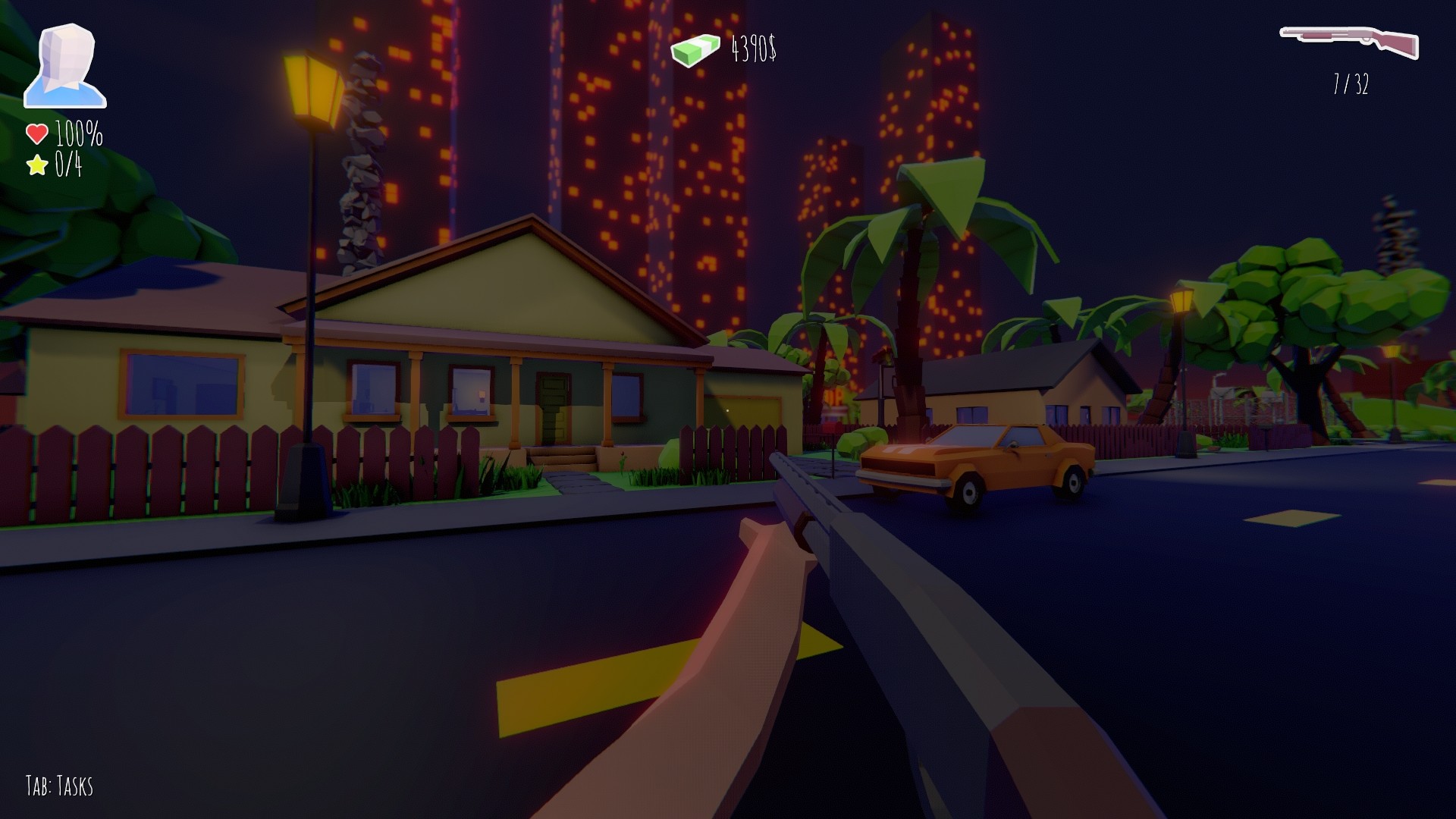Click the glowing street lamp on the left

(x=312, y=86)
